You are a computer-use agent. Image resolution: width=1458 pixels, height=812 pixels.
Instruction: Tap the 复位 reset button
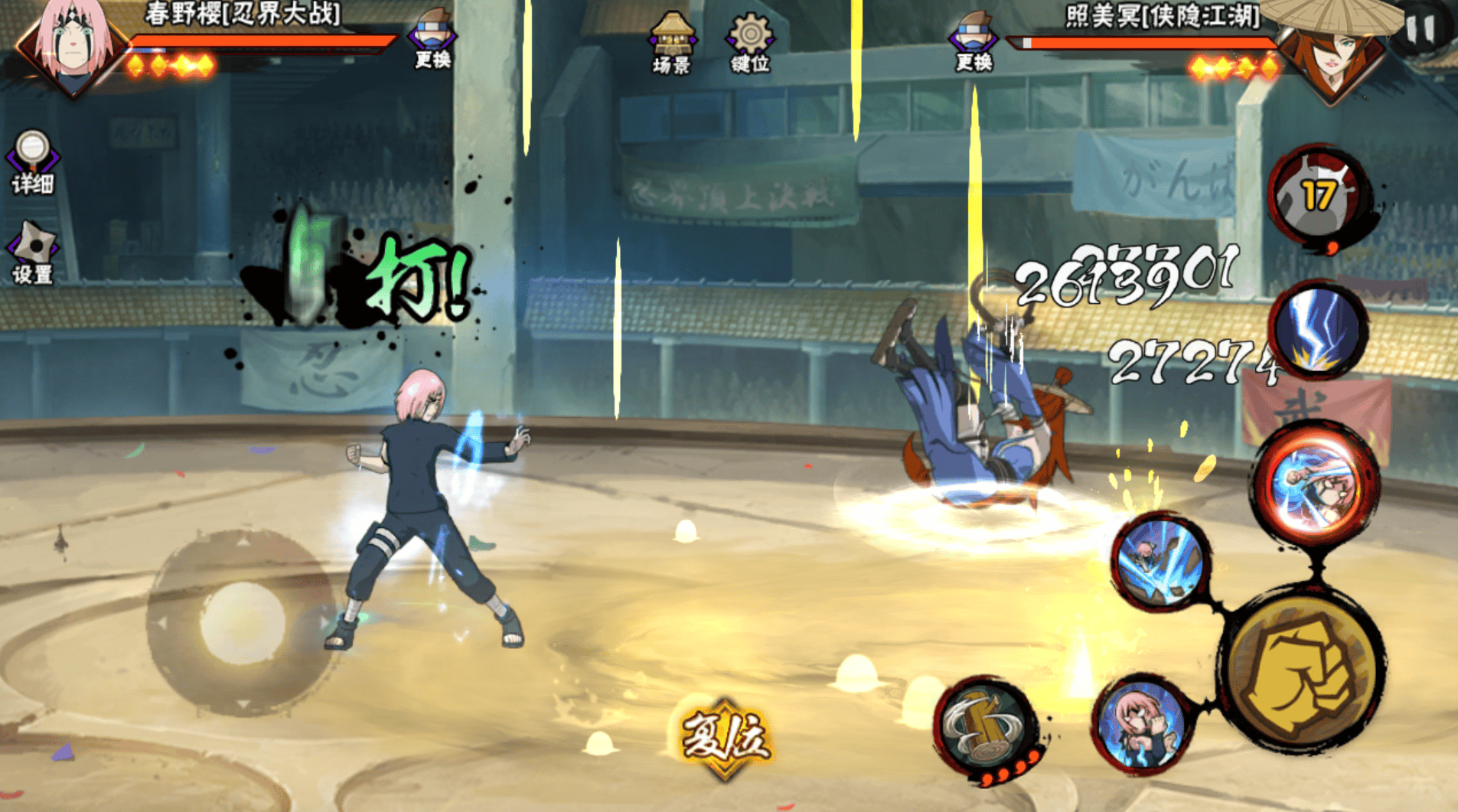point(724,738)
